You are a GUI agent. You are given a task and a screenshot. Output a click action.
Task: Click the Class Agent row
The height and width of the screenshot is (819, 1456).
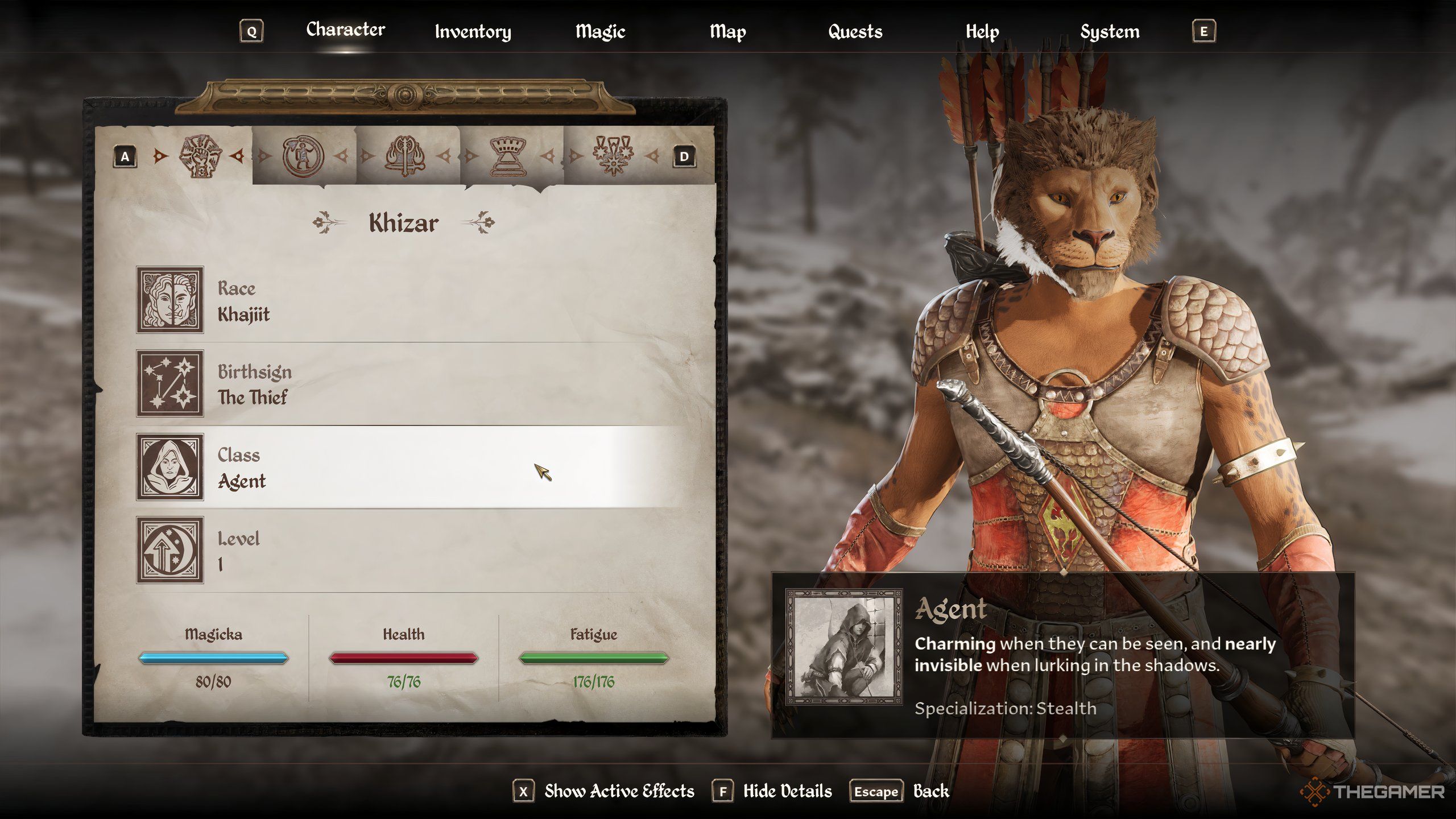[409, 468]
